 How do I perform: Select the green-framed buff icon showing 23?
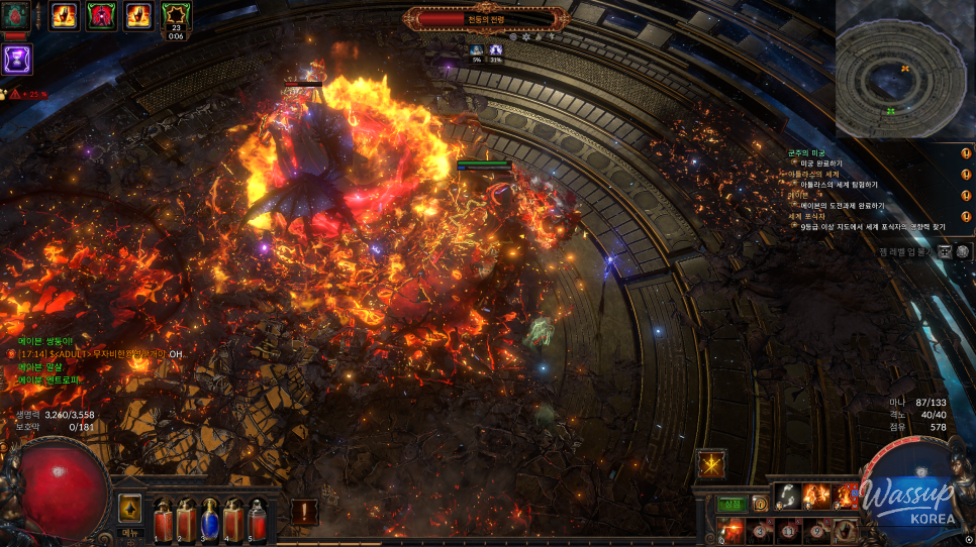tap(176, 15)
